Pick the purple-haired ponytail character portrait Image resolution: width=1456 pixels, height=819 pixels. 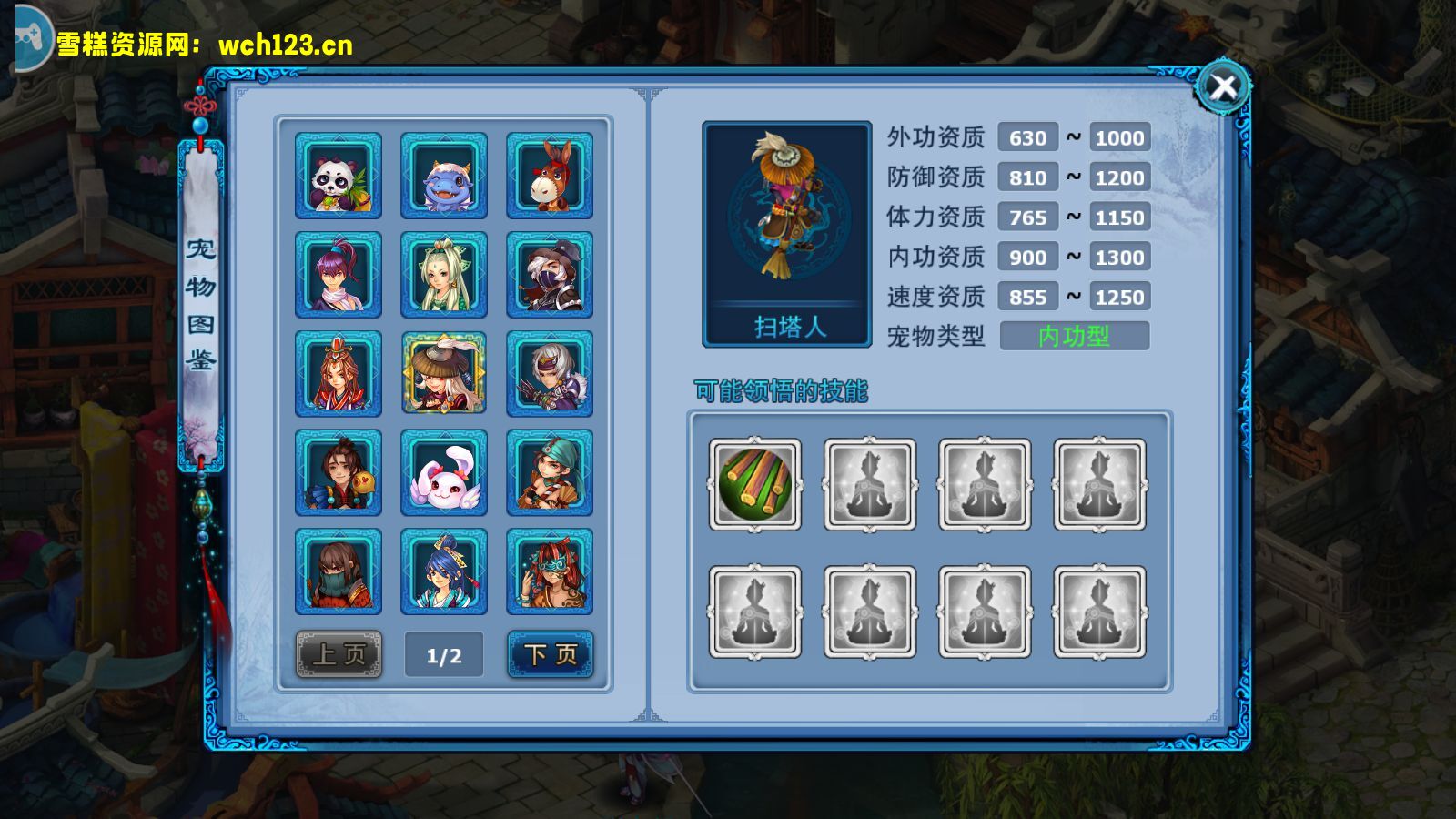339,275
